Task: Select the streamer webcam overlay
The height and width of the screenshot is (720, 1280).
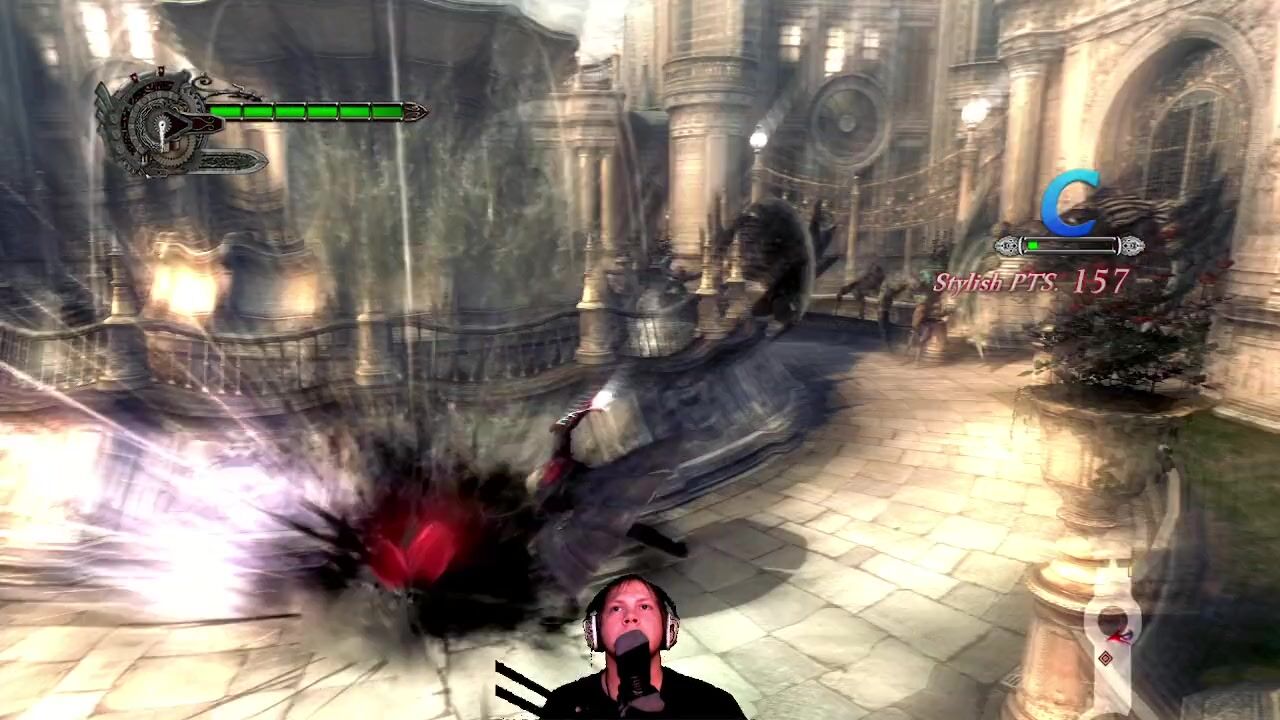Action: click(633, 650)
